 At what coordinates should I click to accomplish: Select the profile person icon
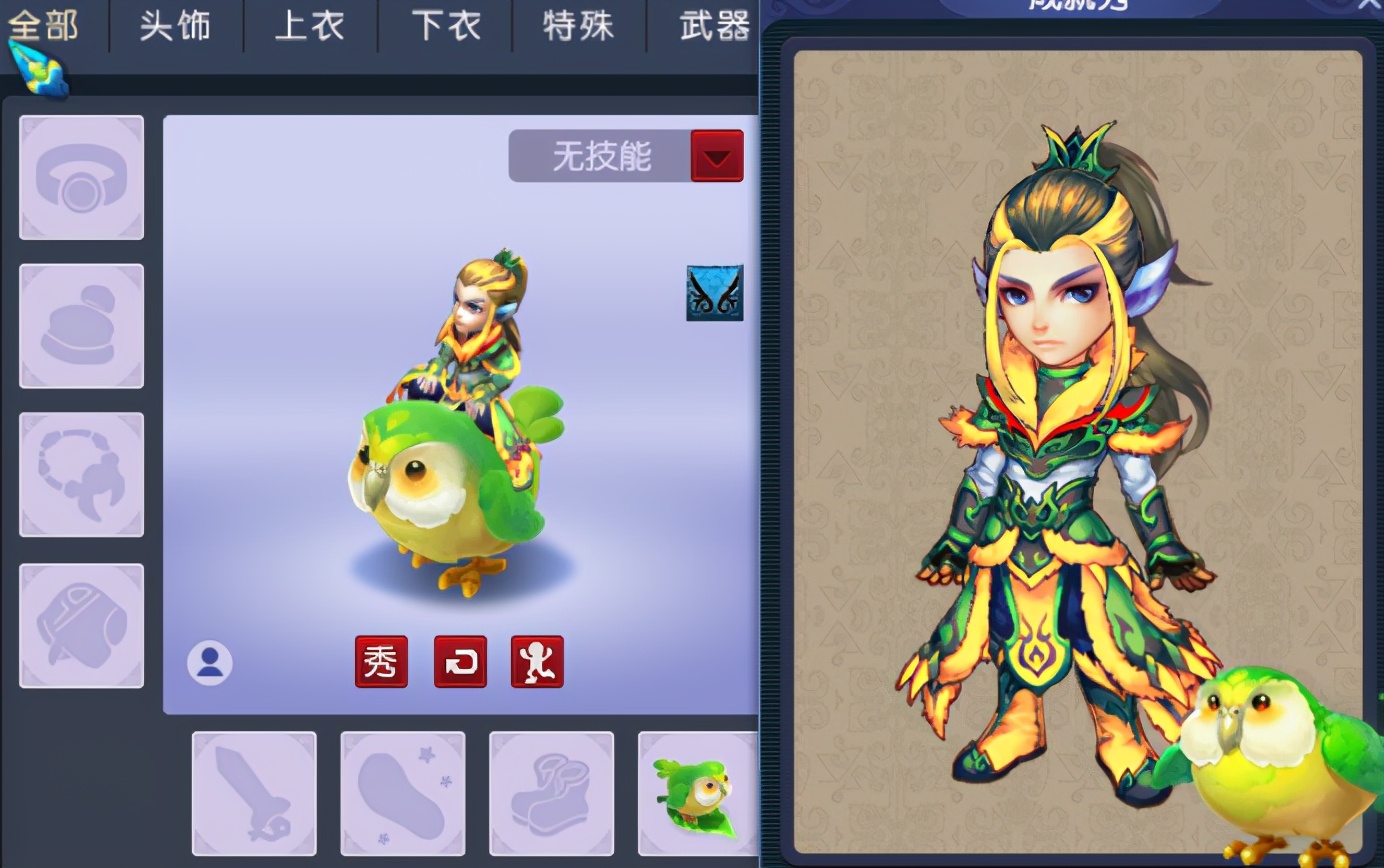[x=210, y=661]
